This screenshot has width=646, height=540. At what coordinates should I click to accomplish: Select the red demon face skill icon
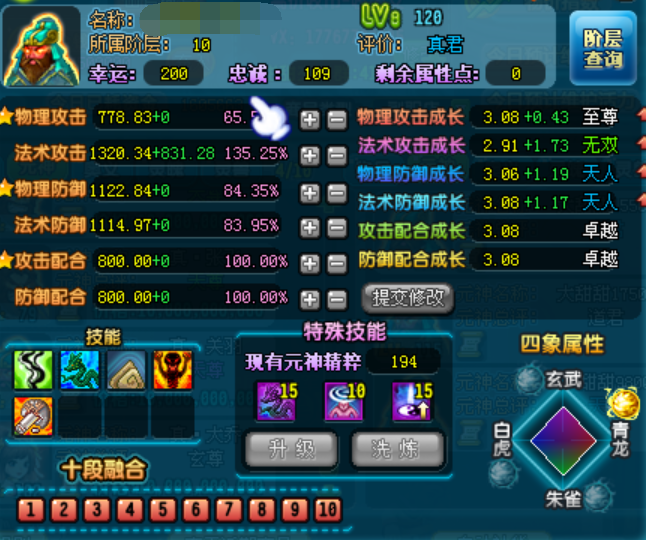tap(171, 371)
